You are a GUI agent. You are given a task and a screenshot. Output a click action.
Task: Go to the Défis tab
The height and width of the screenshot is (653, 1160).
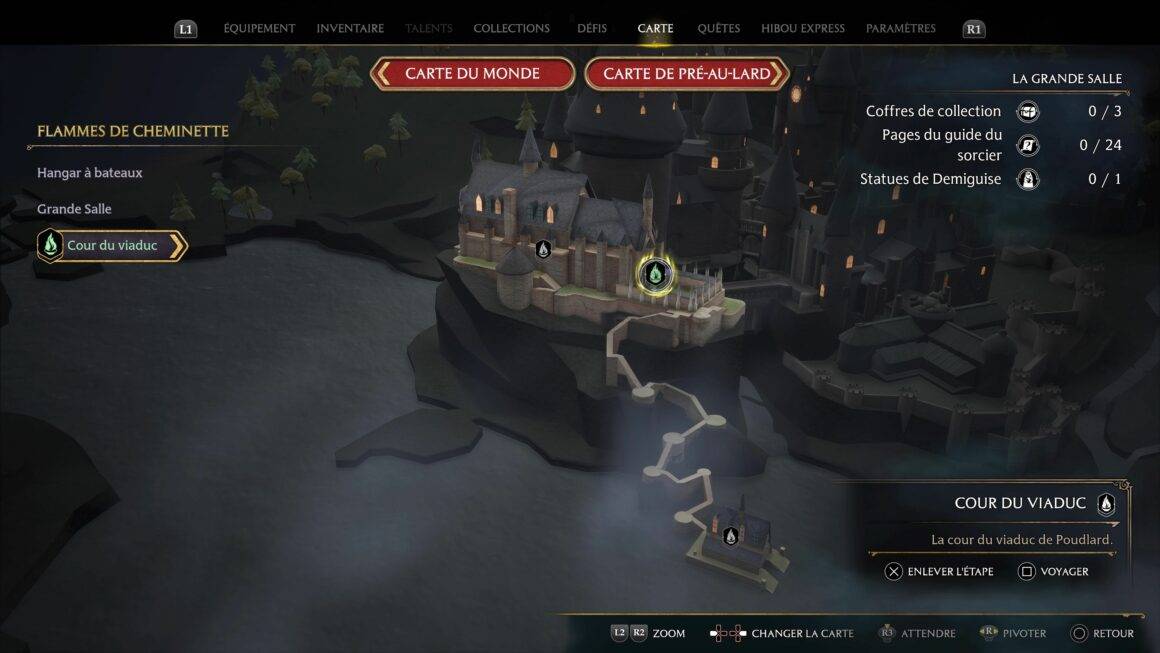click(x=592, y=29)
